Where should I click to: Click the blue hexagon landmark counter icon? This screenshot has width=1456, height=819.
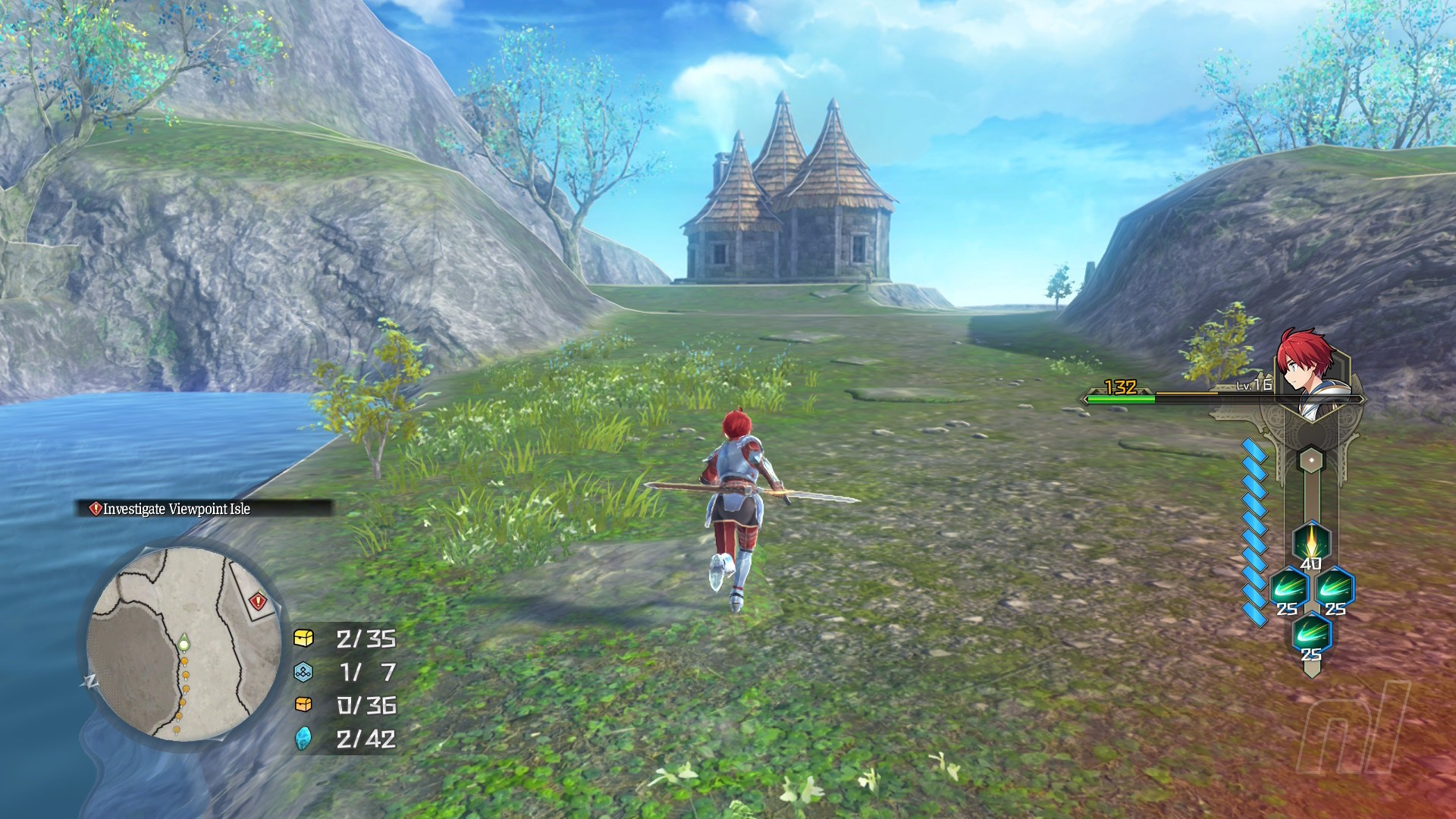pos(303,672)
